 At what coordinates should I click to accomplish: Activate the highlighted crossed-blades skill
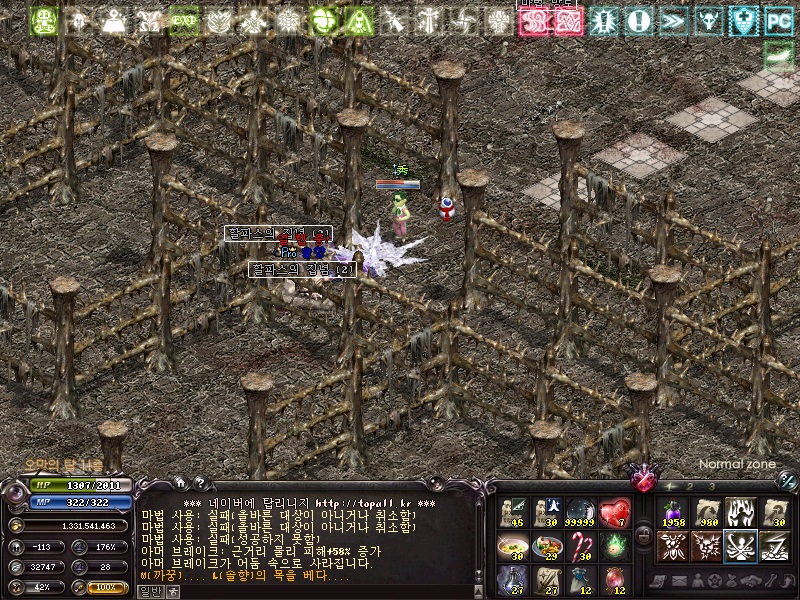pyautogui.click(x=740, y=546)
